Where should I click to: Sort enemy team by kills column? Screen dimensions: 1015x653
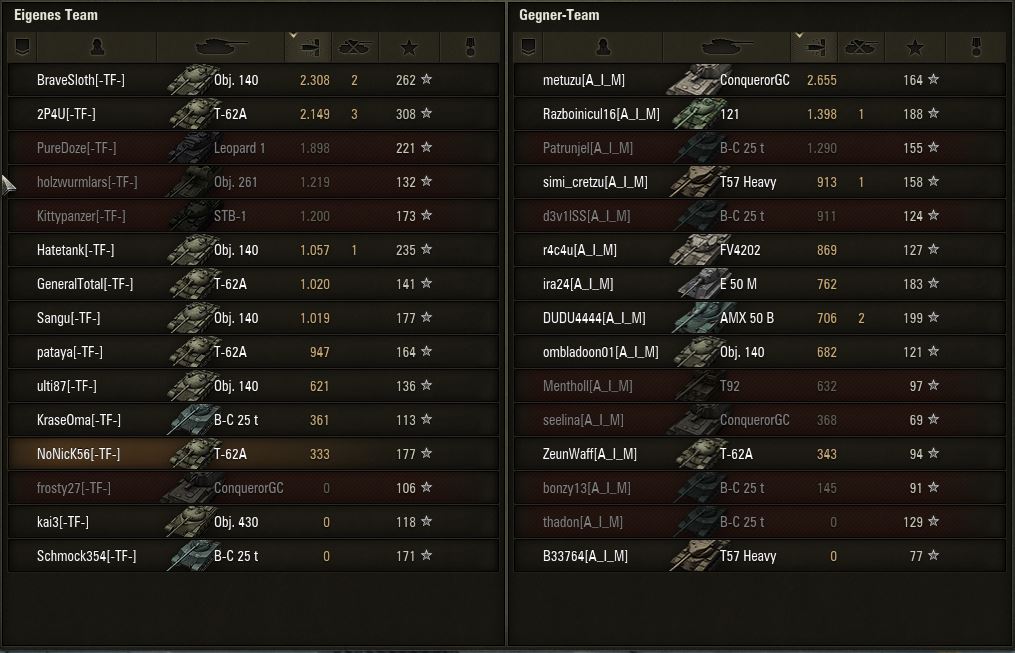tap(860, 47)
